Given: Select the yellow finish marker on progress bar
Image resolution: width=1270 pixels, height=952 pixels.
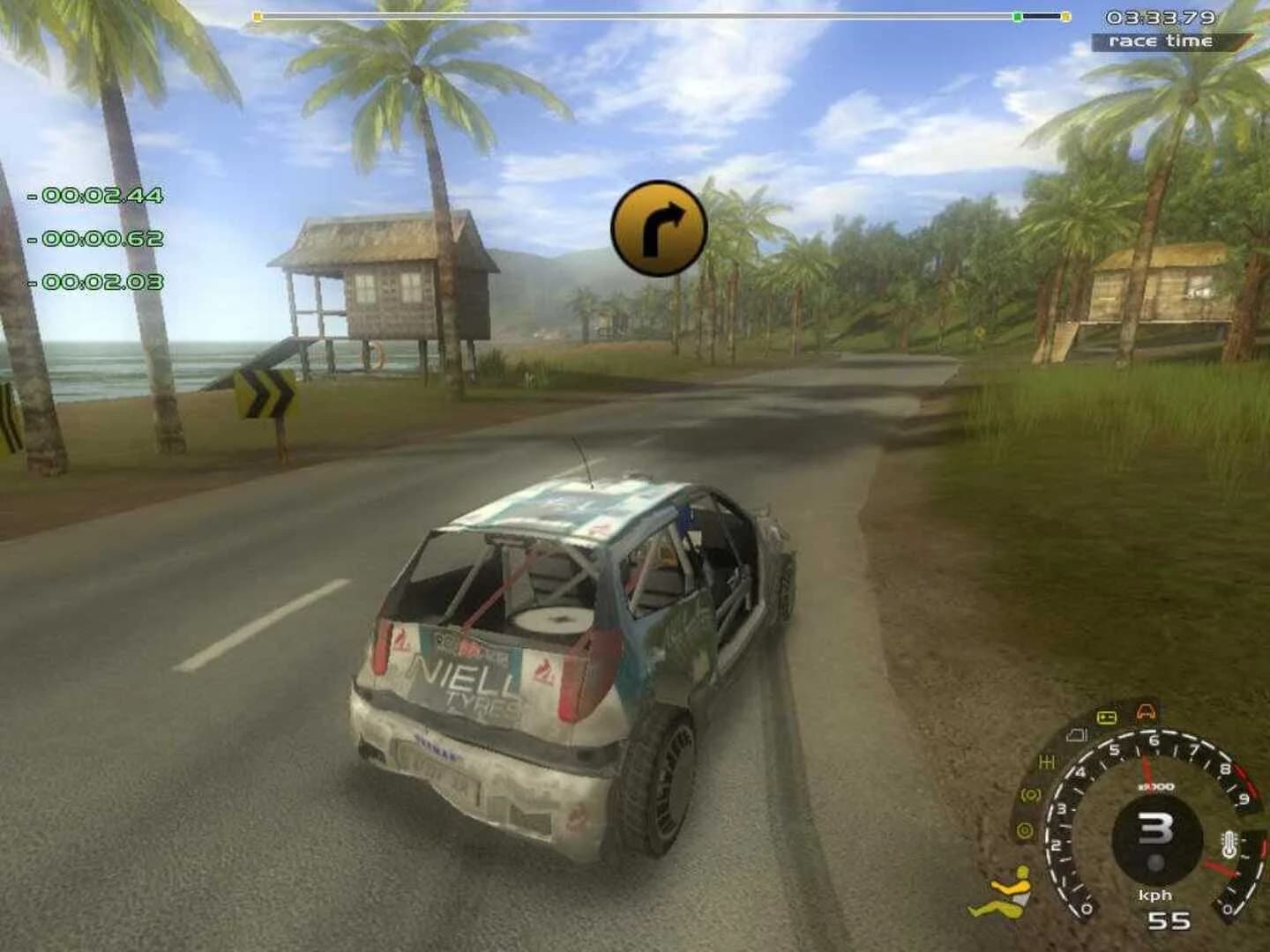Looking at the screenshot, I should click(1065, 16).
